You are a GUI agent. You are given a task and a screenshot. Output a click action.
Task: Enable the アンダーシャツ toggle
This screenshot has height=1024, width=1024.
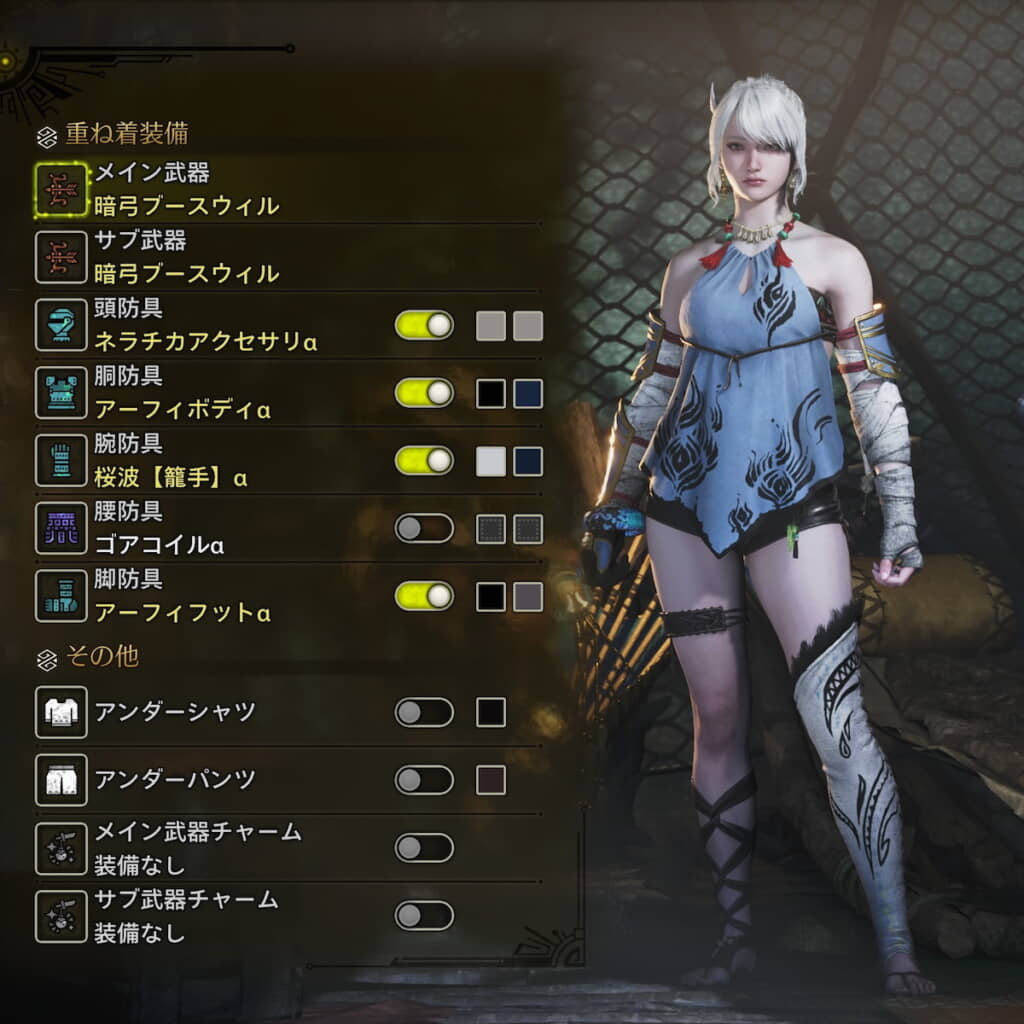coord(424,712)
